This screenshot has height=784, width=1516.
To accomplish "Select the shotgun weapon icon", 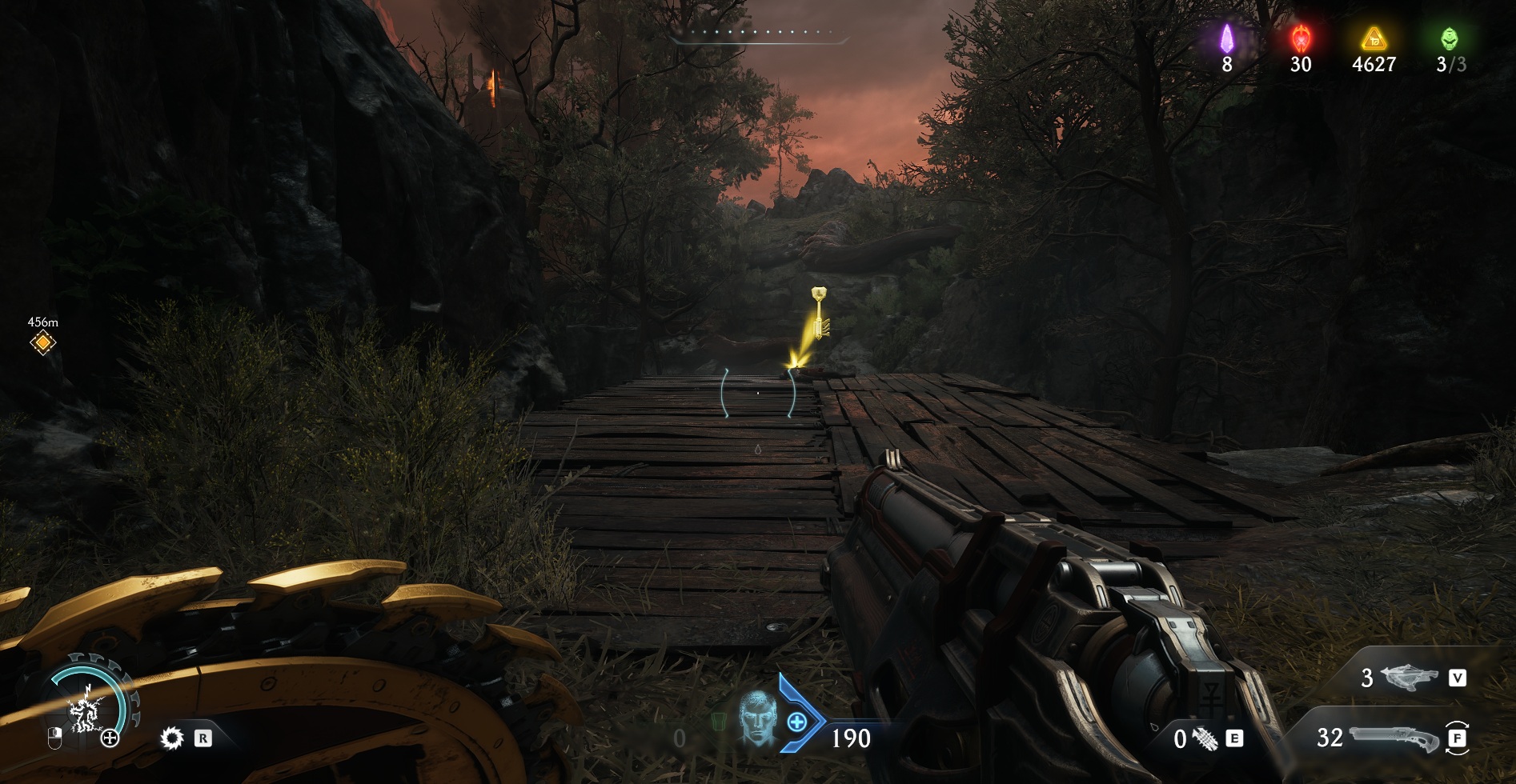I will point(1394,737).
